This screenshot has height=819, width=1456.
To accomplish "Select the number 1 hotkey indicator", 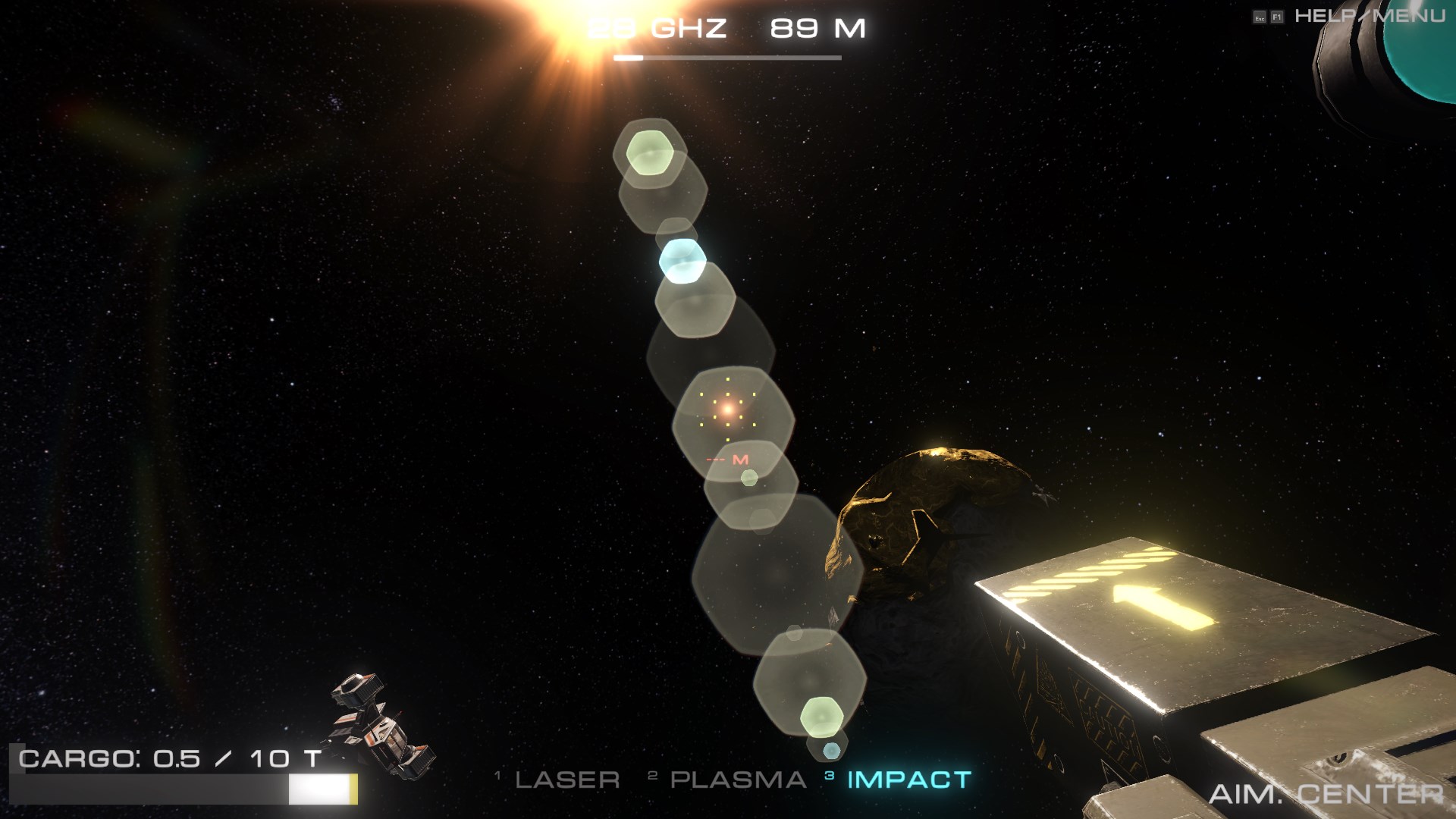I will (x=499, y=775).
